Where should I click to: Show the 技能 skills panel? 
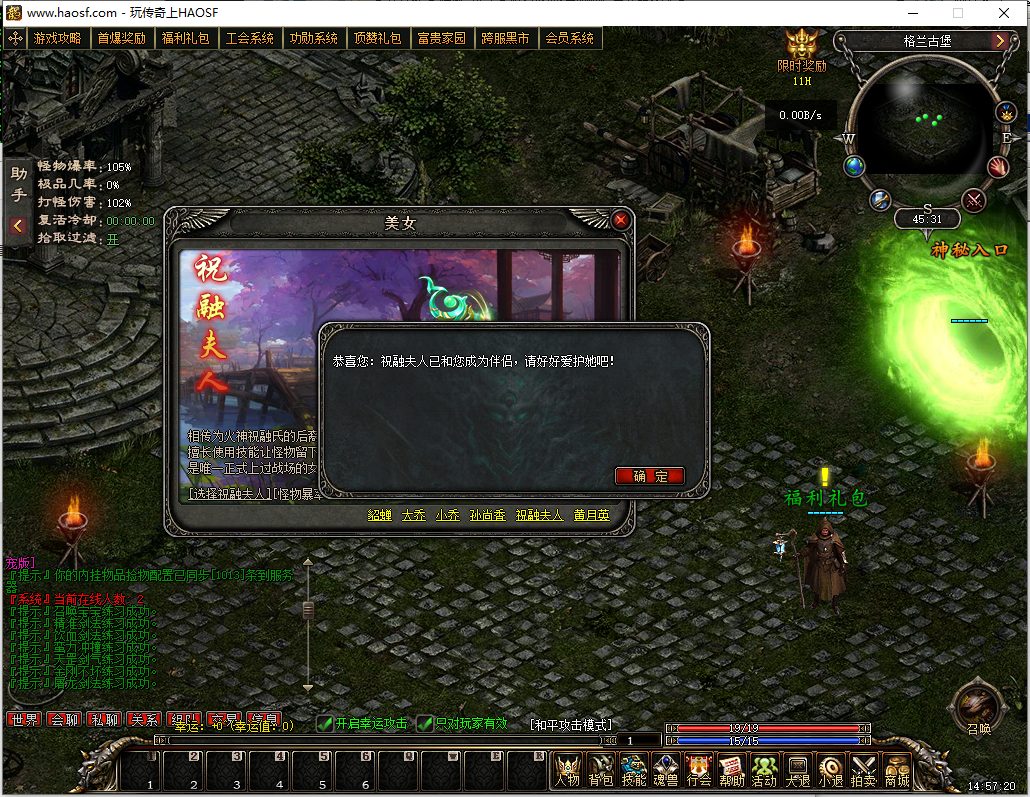[634, 770]
